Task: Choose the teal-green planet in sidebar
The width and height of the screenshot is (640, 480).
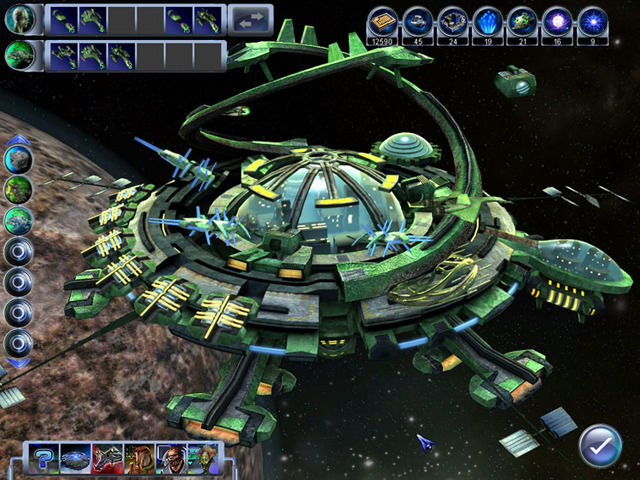Action: click(x=19, y=220)
